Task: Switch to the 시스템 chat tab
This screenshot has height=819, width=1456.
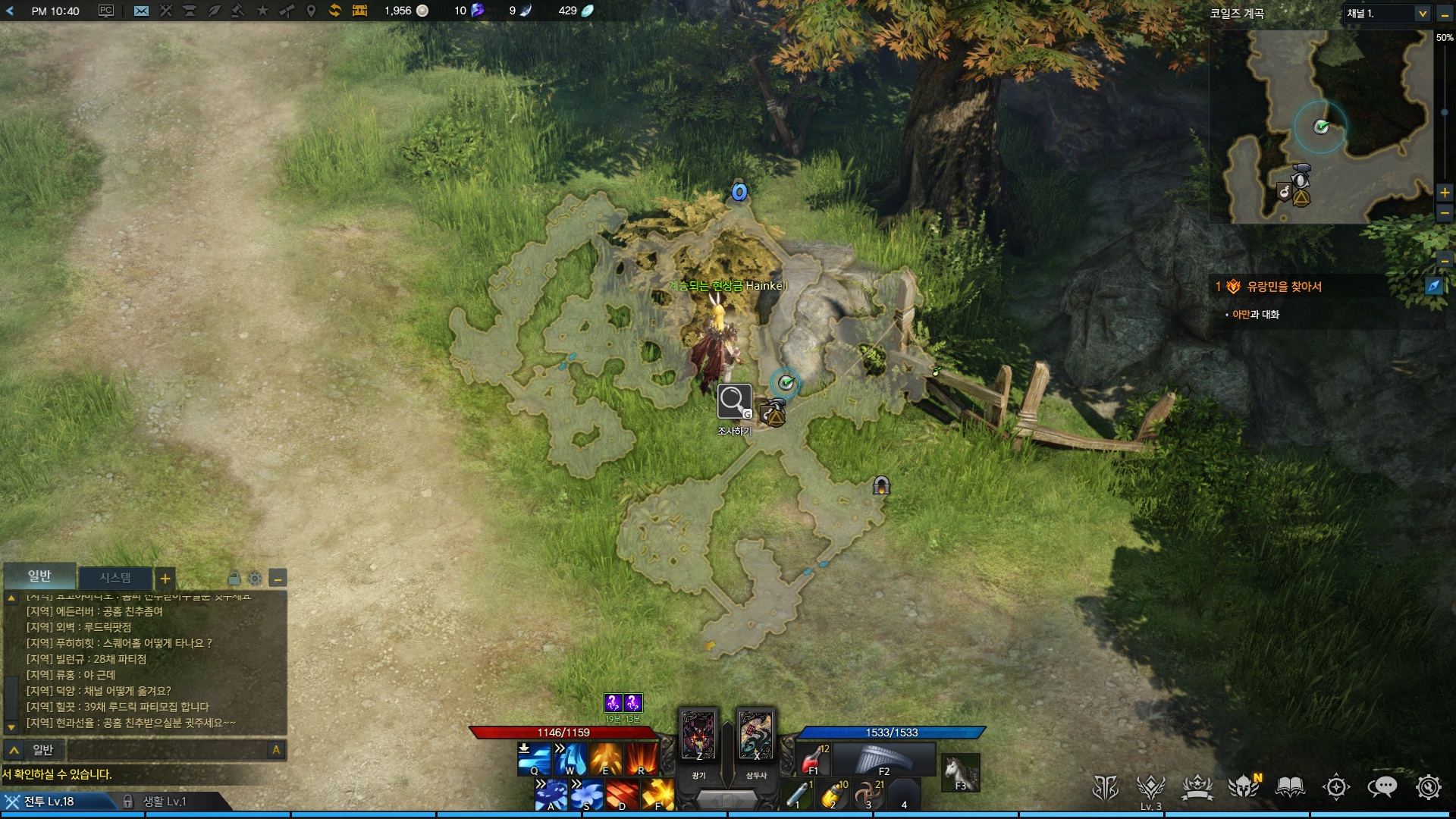Action: point(115,578)
